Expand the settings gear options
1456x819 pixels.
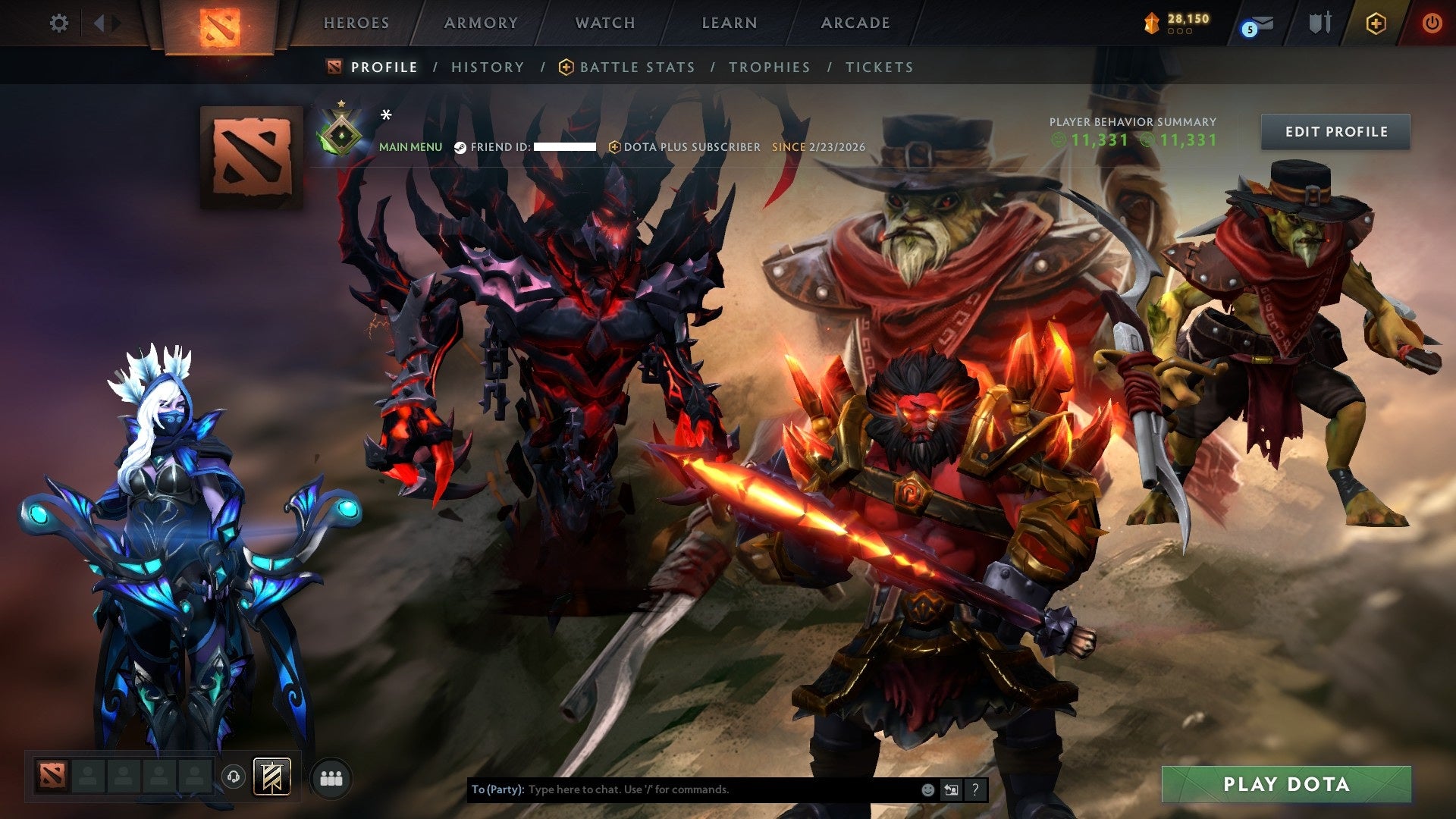pos(58,23)
